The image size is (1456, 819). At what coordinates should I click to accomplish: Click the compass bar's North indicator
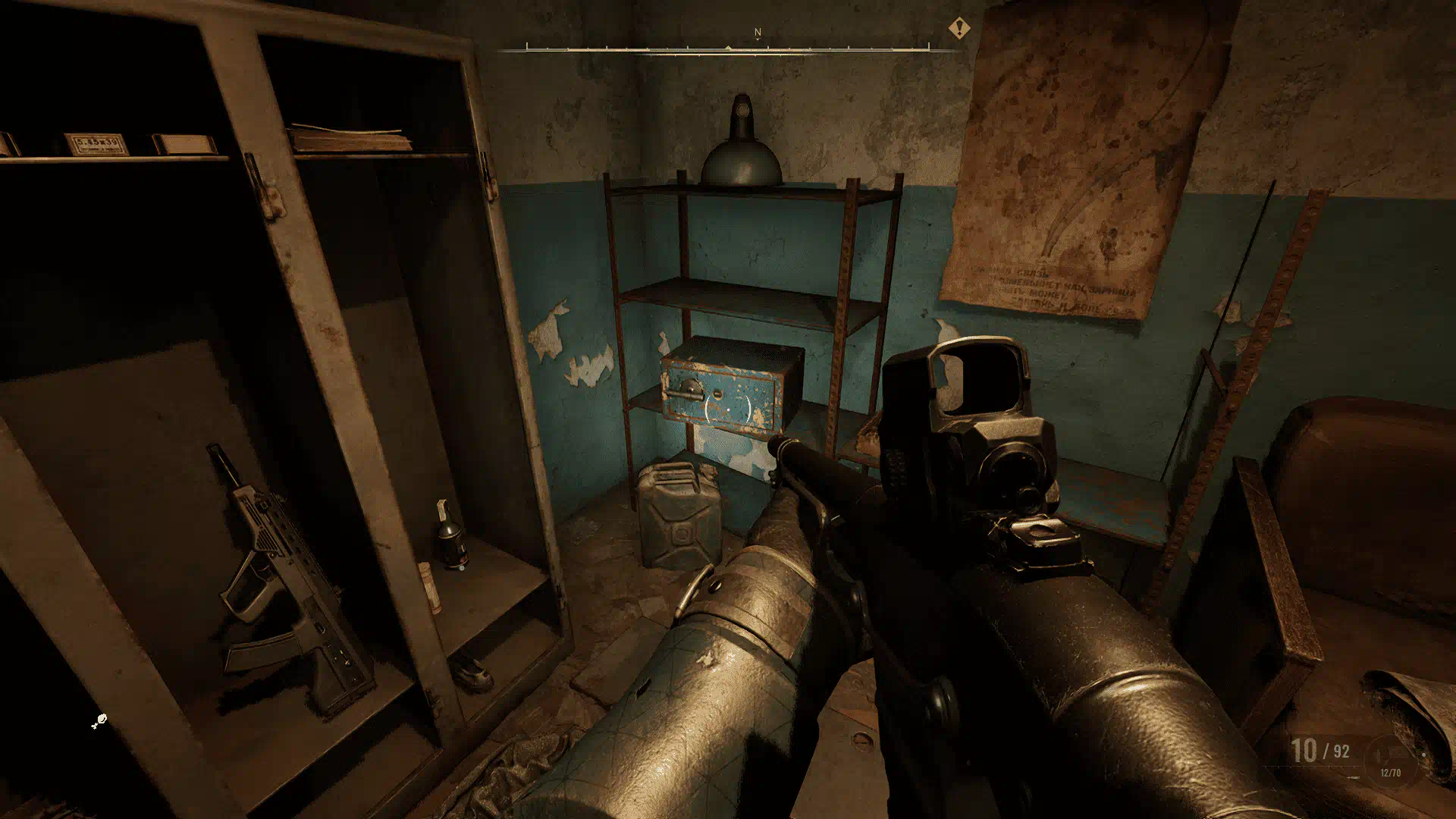pyautogui.click(x=757, y=33)
